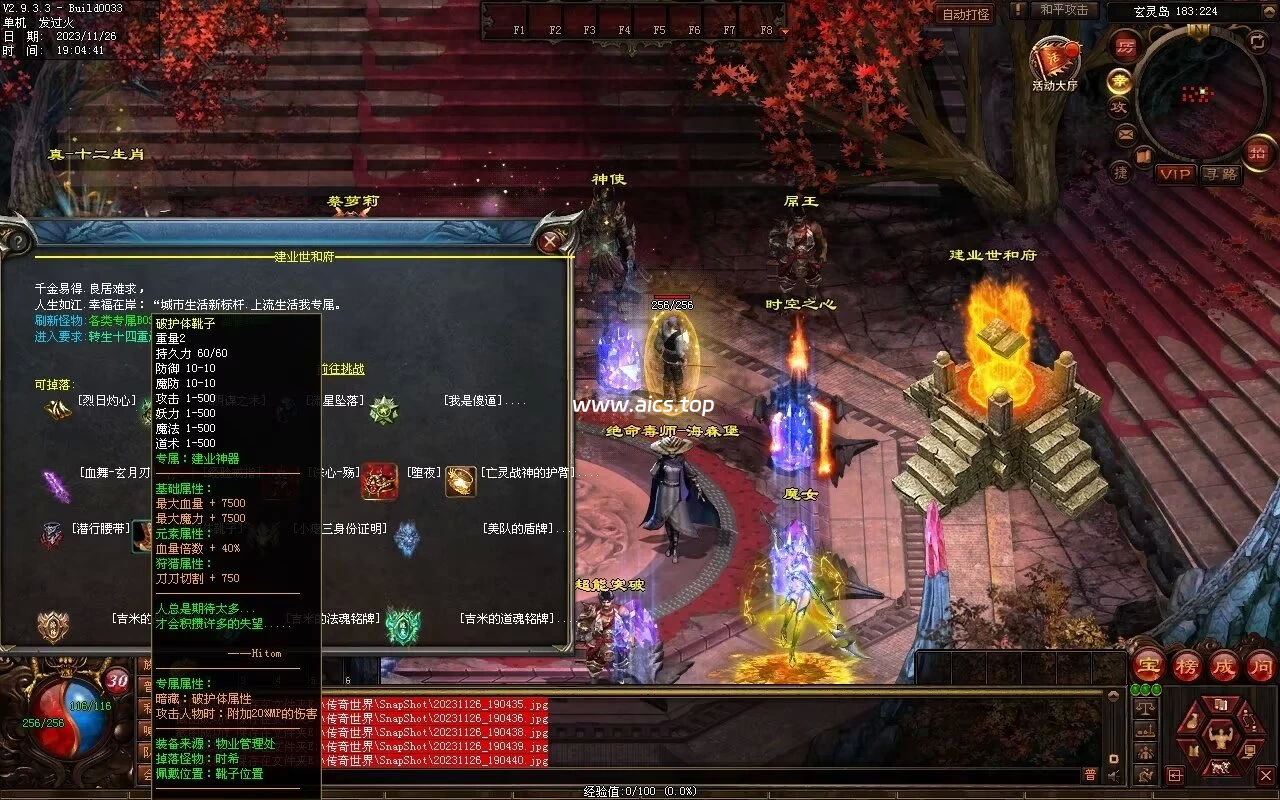Activate 寻路 pathfinding button

click(x=1220, y=174)
